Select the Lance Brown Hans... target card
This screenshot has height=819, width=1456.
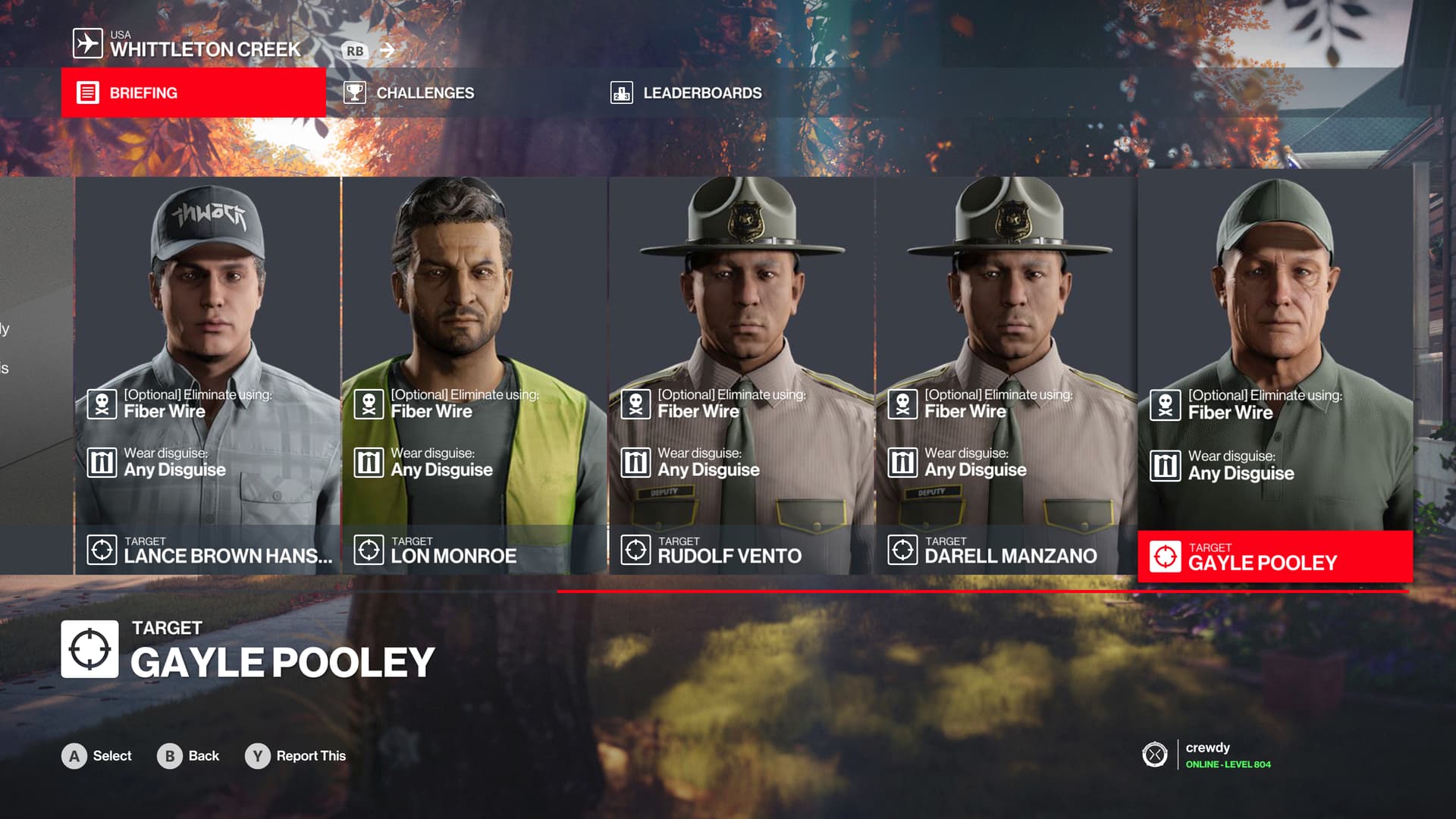pyautogui.click(x=208, y=375)
